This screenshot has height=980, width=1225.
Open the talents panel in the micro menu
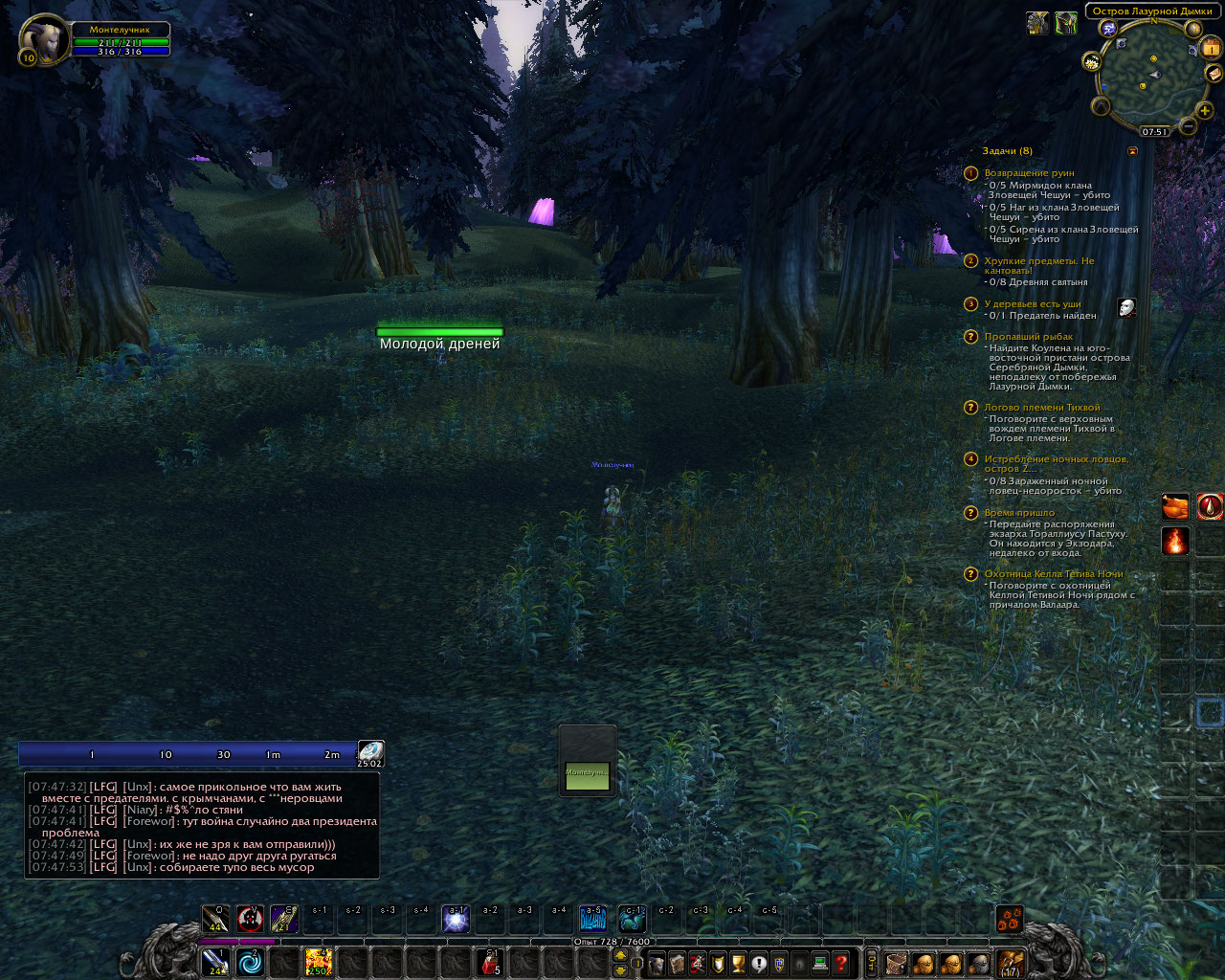698,964
